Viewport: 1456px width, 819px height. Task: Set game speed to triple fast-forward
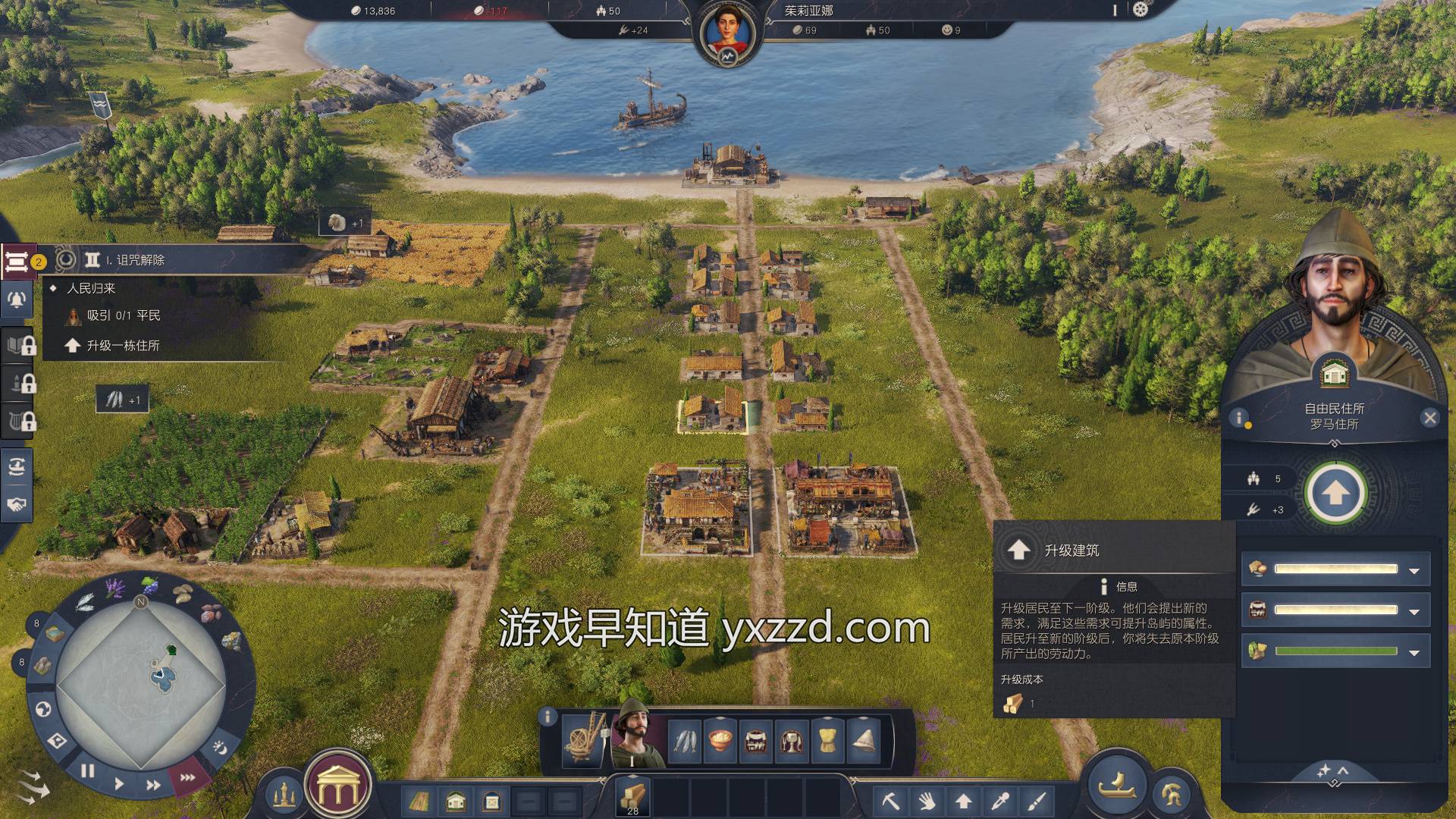[x=187, y=777]
